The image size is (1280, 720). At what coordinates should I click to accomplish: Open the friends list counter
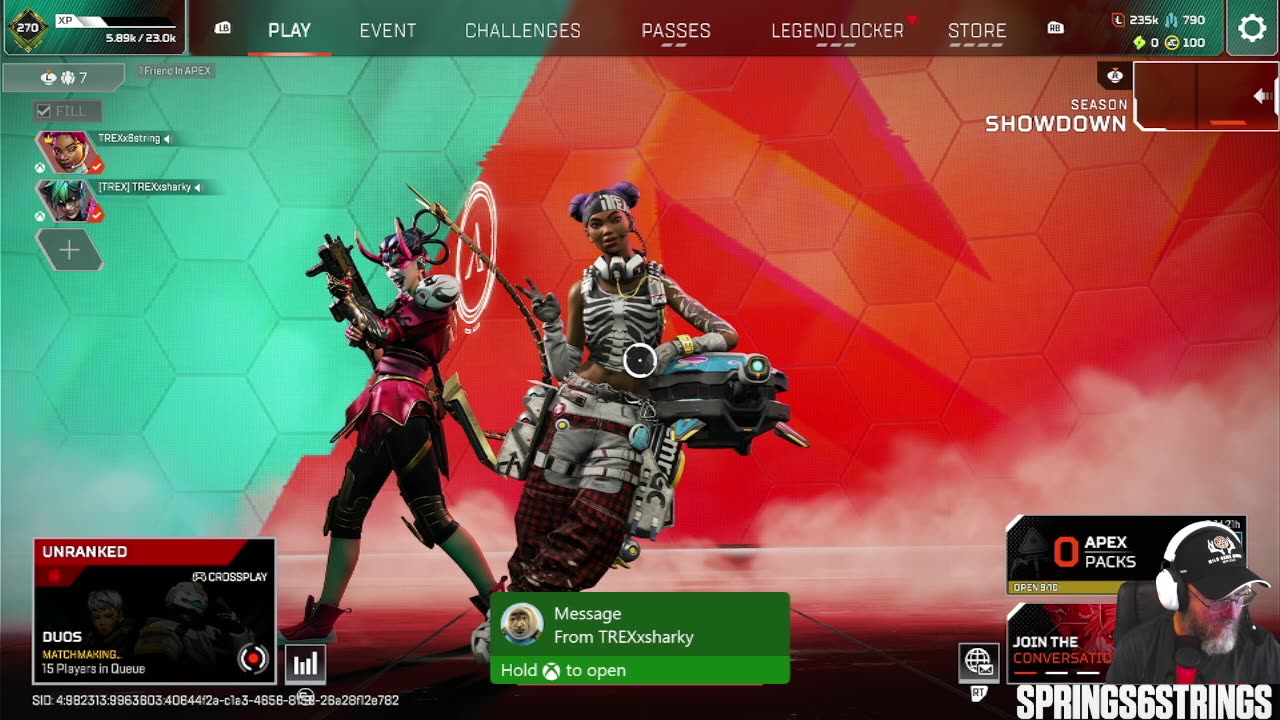[63, 77]
